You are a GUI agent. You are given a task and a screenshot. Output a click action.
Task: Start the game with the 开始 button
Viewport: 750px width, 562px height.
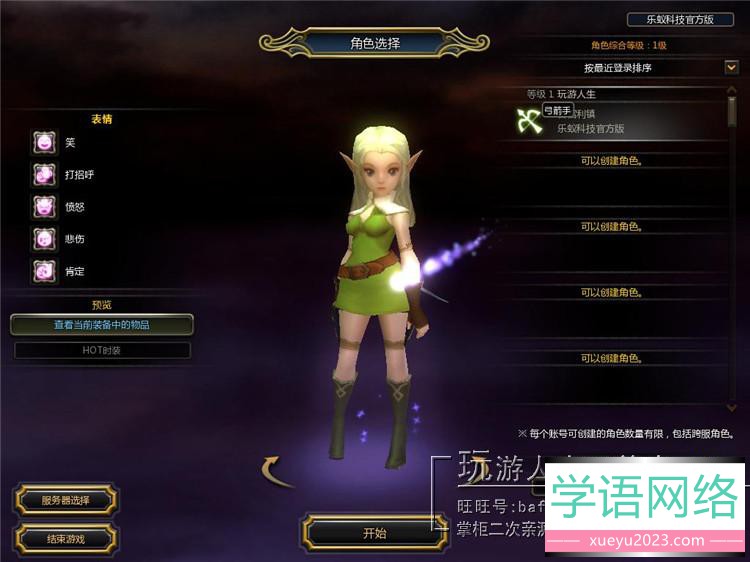pos(374,533)
